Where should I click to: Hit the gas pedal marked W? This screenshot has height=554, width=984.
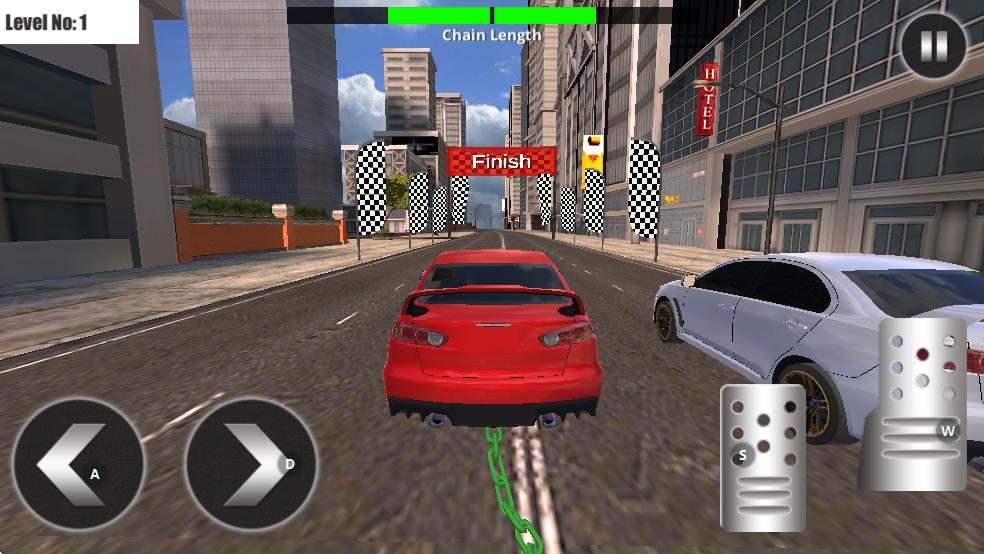924,404
